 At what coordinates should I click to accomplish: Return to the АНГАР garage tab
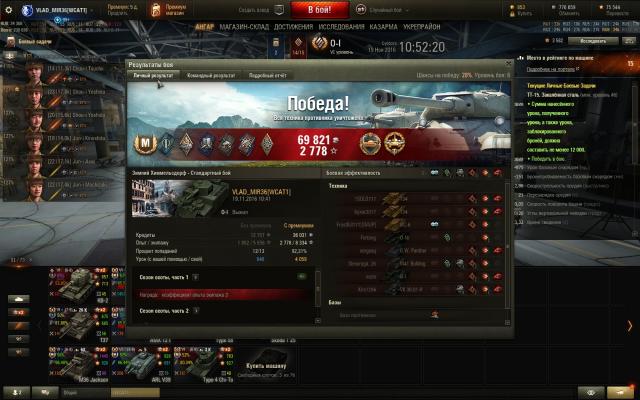[x=202, y=27]
